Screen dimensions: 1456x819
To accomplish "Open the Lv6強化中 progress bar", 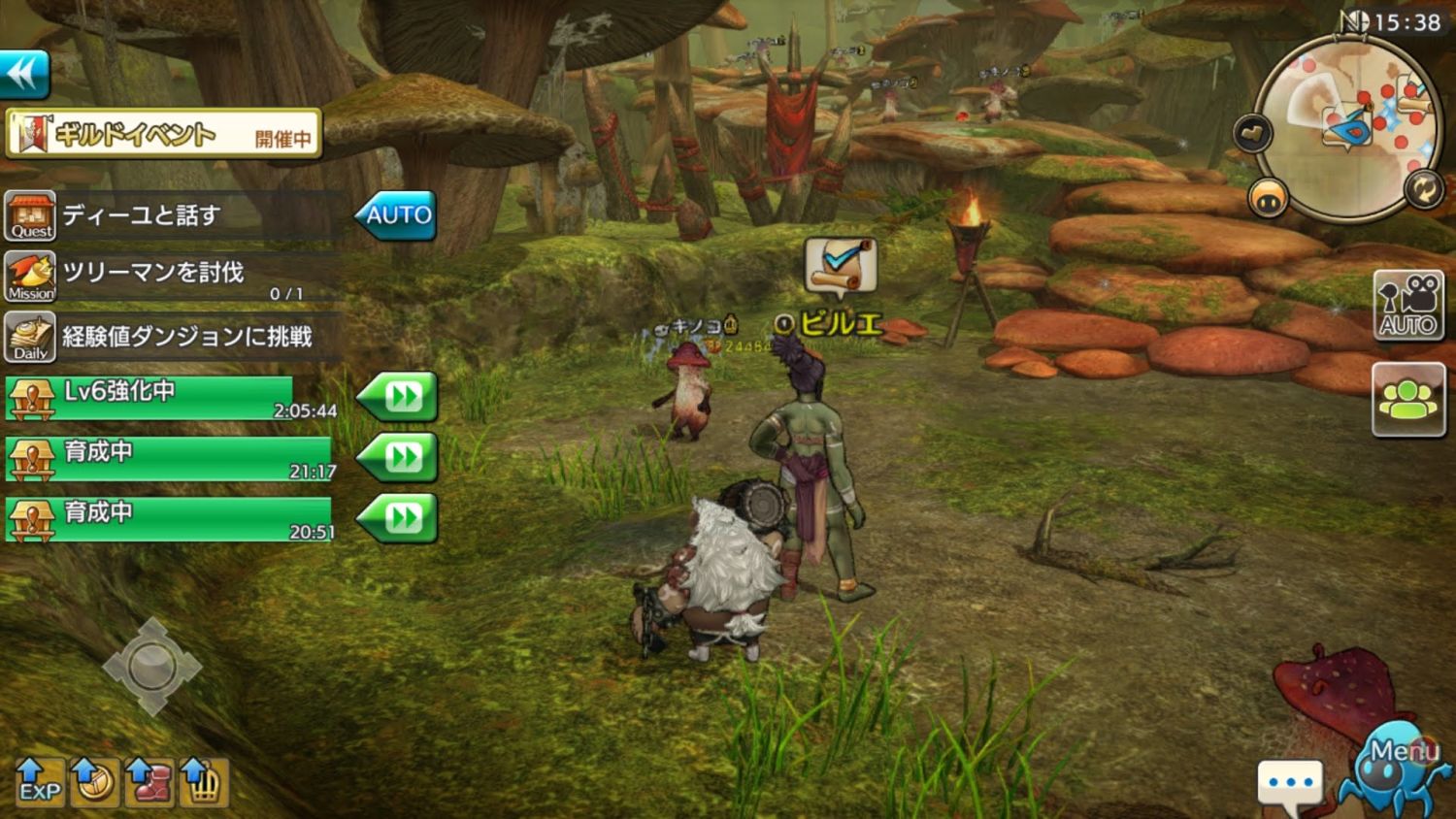I will click(170, 398).
